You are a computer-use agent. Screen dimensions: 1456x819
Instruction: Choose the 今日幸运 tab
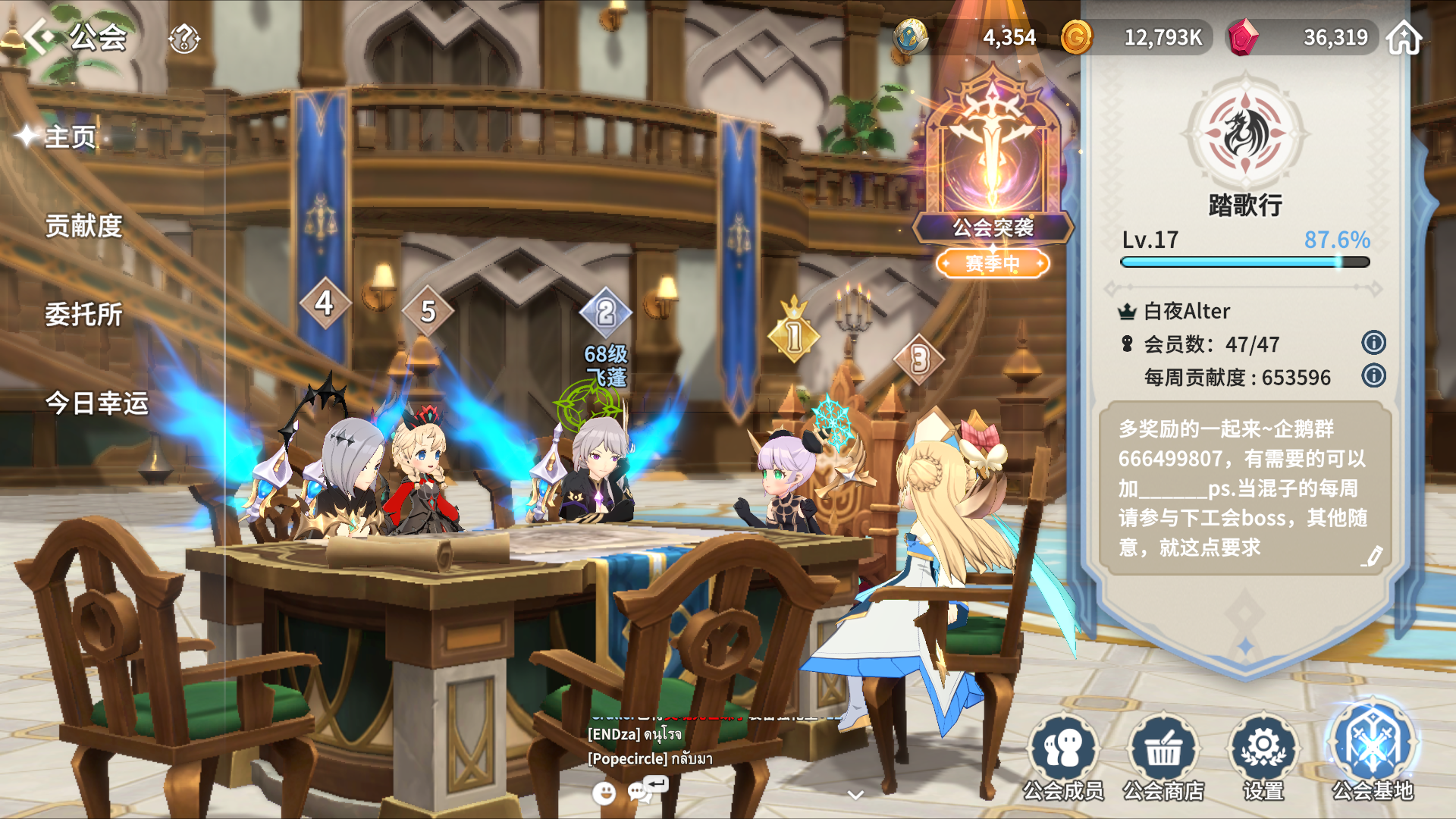[x=96, y=403]
